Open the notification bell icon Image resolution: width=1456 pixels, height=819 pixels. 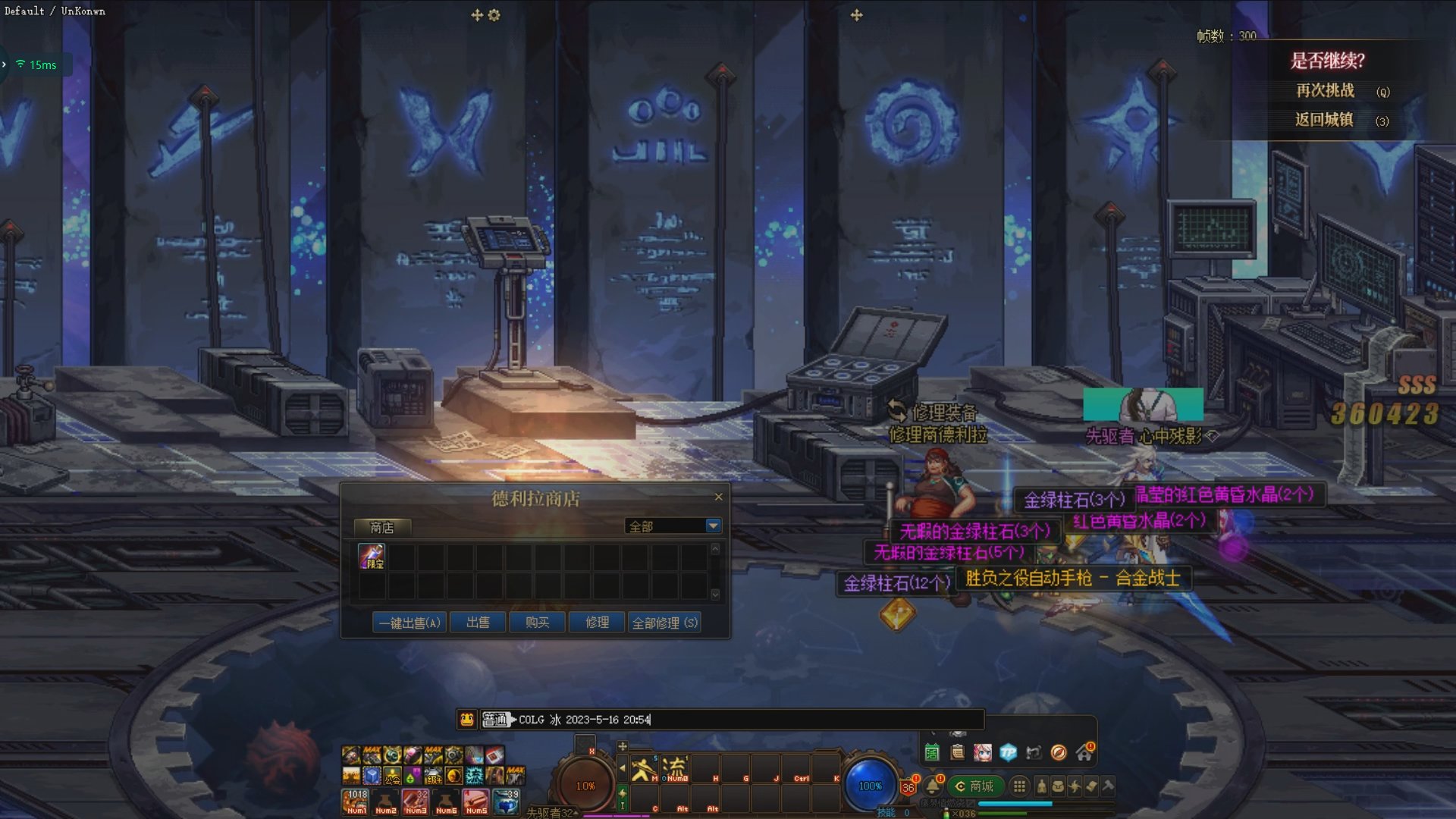(933, 786)
